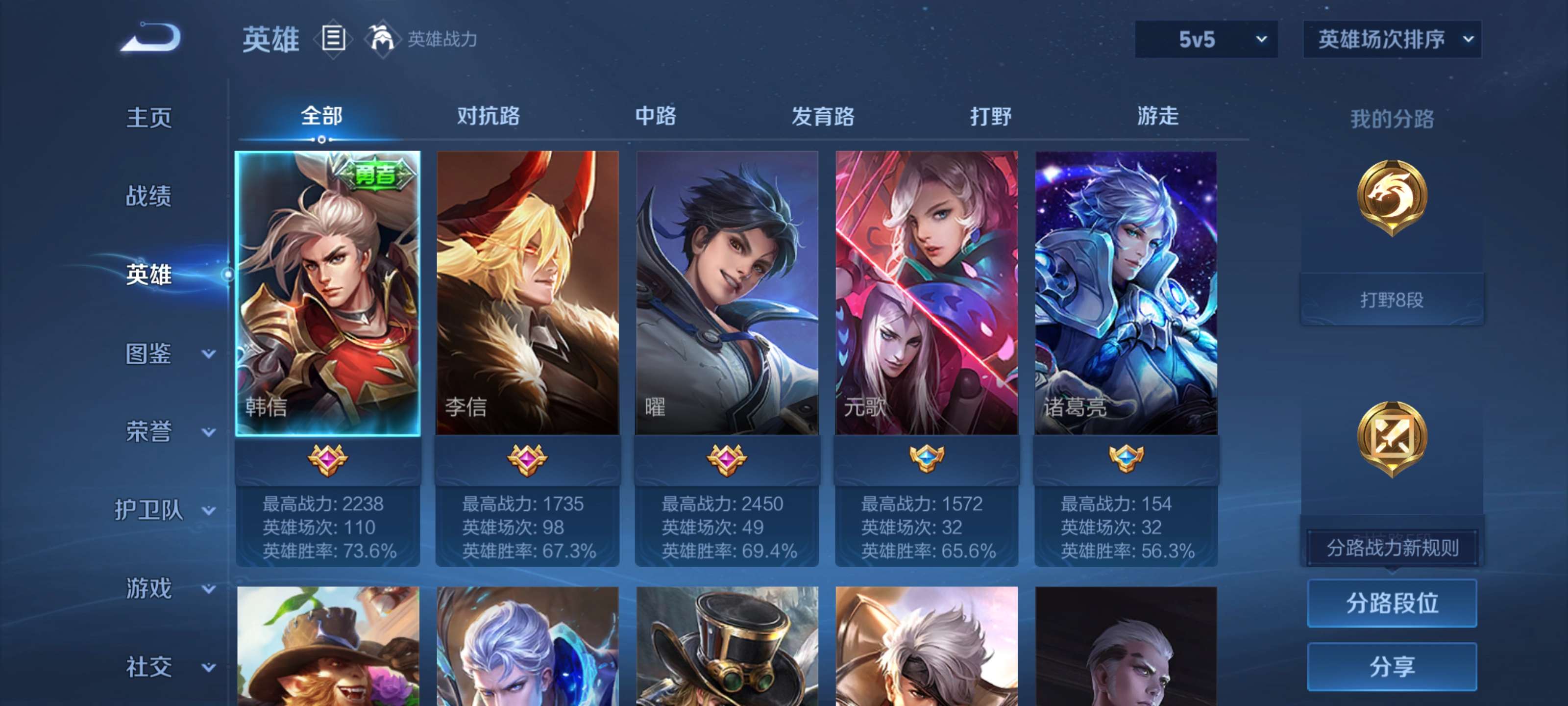Click the proficiency medal under 韩信
Image resolution: width=1568 pixels, height=706 pixels.
327,459
